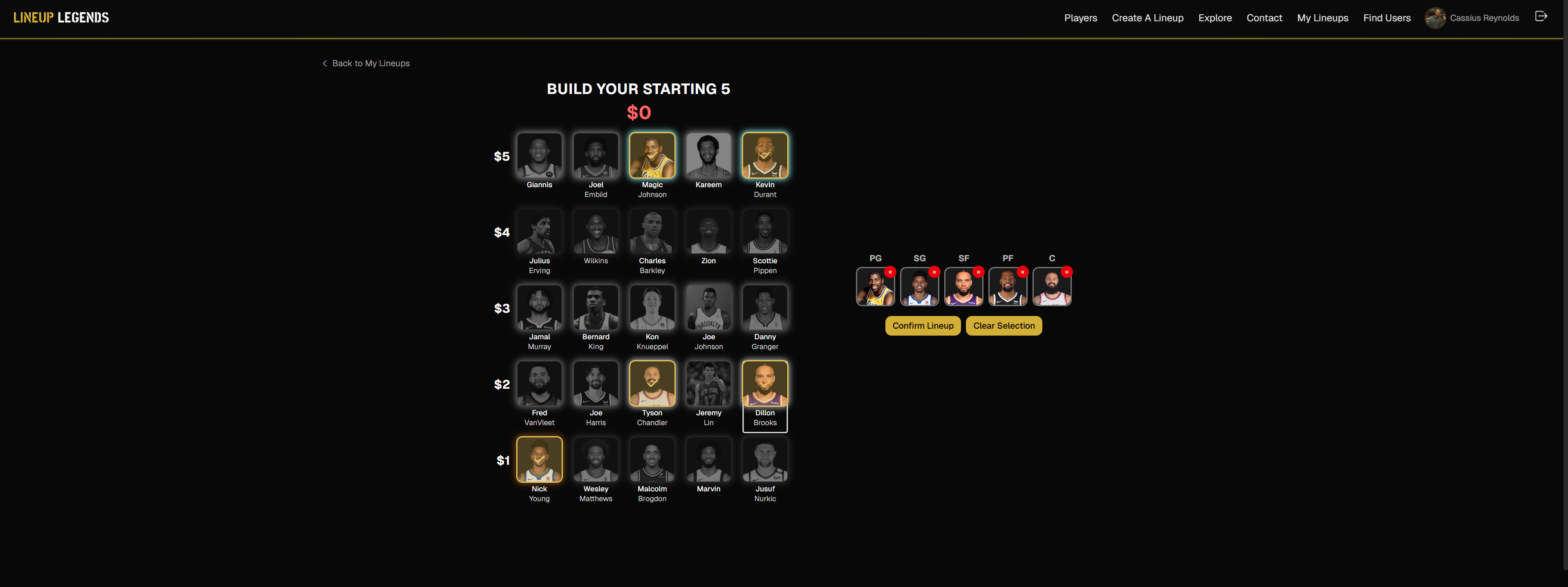
Task: Open the Find Users page
Action: click(1387, 18)
